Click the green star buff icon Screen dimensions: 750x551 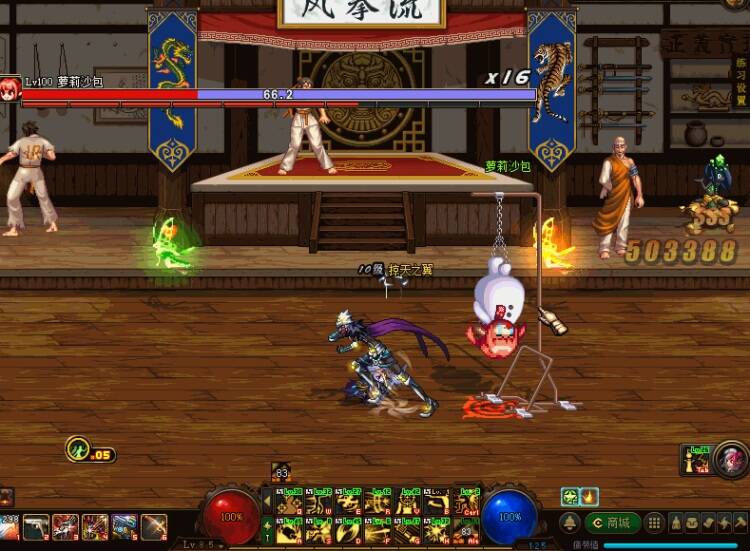(x=569, y=496)
